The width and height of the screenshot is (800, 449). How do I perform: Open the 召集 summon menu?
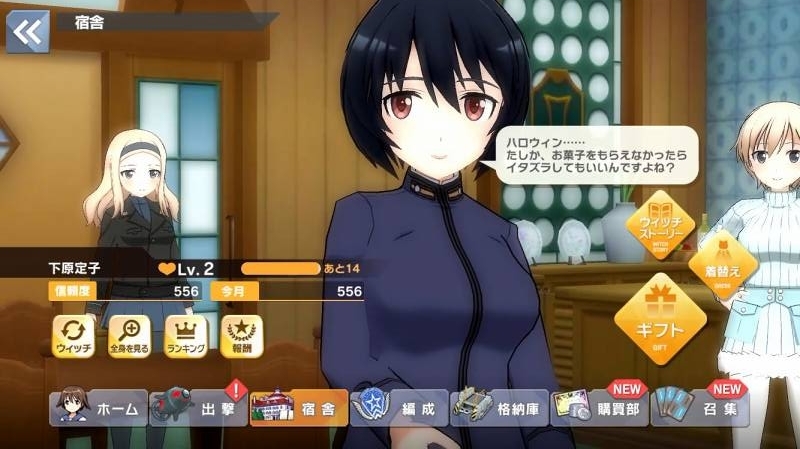700,408
